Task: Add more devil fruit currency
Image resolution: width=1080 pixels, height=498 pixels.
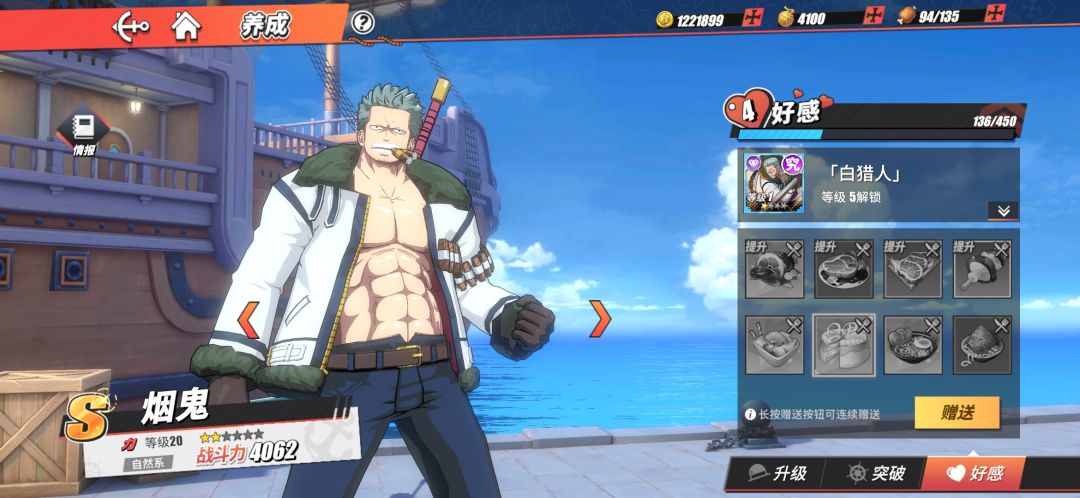Action: [x=875, y=18]
